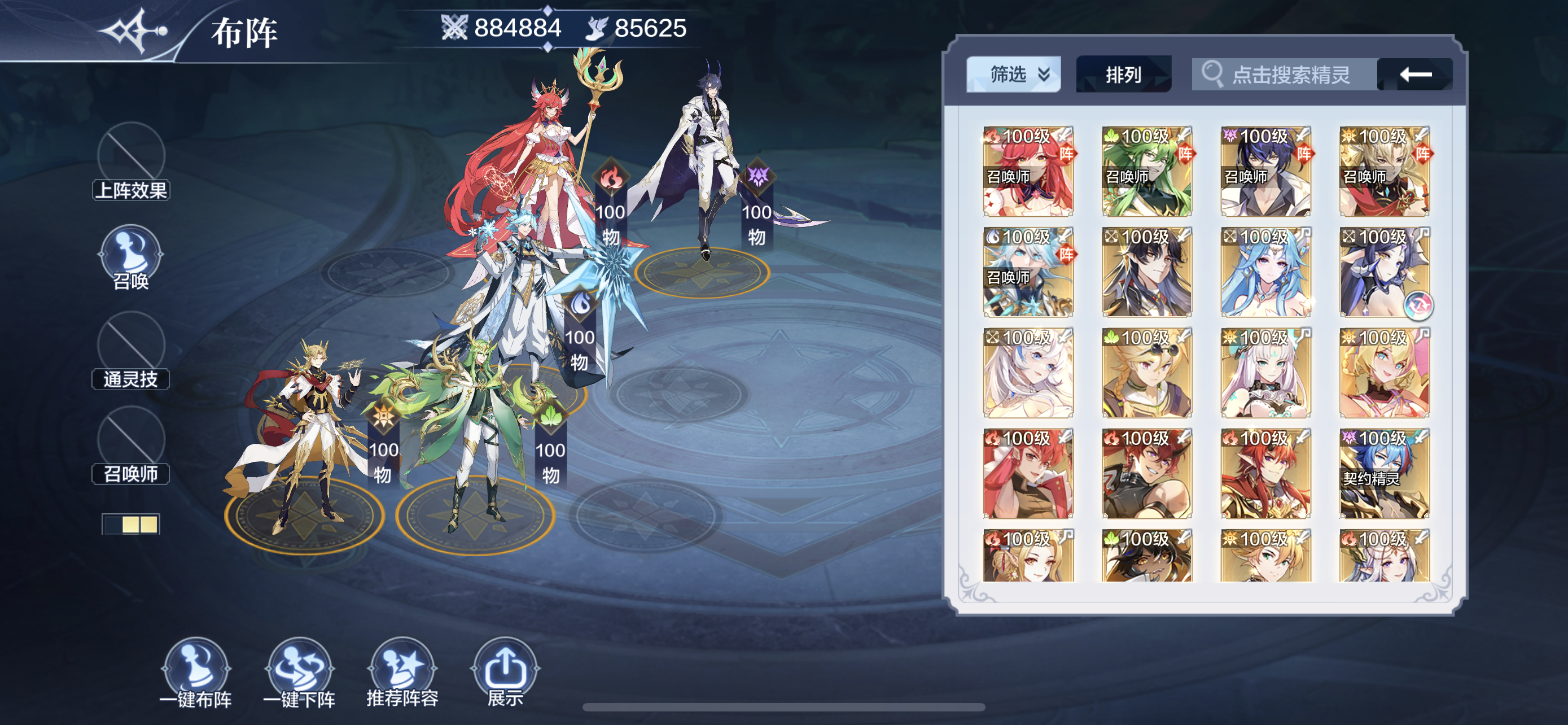This screenshot has width=1568, height=725.
Task: Click the ornate back emblem beside 布阵
Action: (x=134, y=30)
